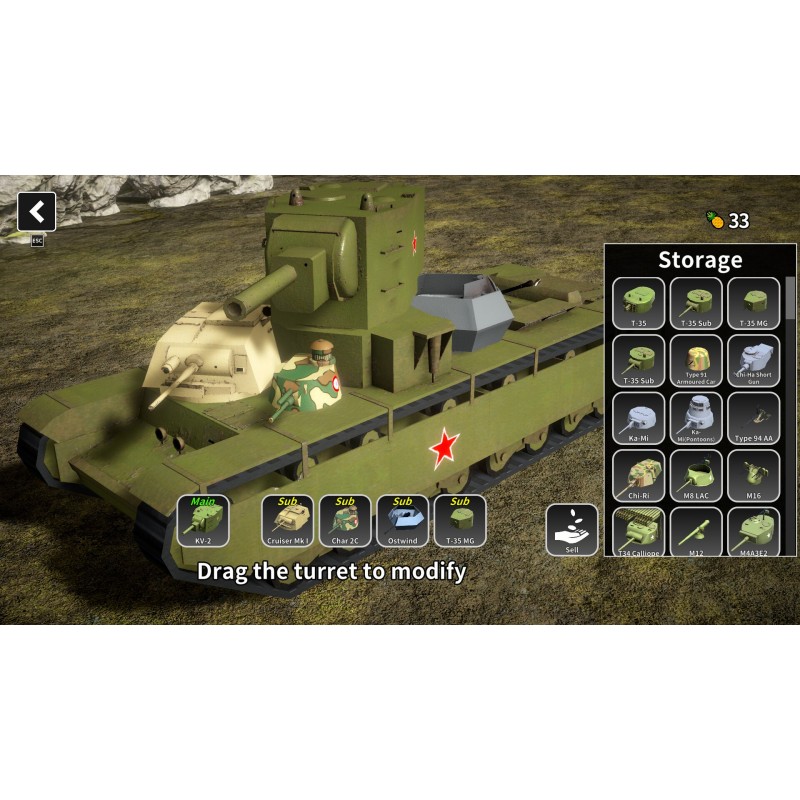The width and height of the screenshot is (800, 800).
Task: Select the Ka-Mi (Pontoons) turret
Action: coord(696,418)
